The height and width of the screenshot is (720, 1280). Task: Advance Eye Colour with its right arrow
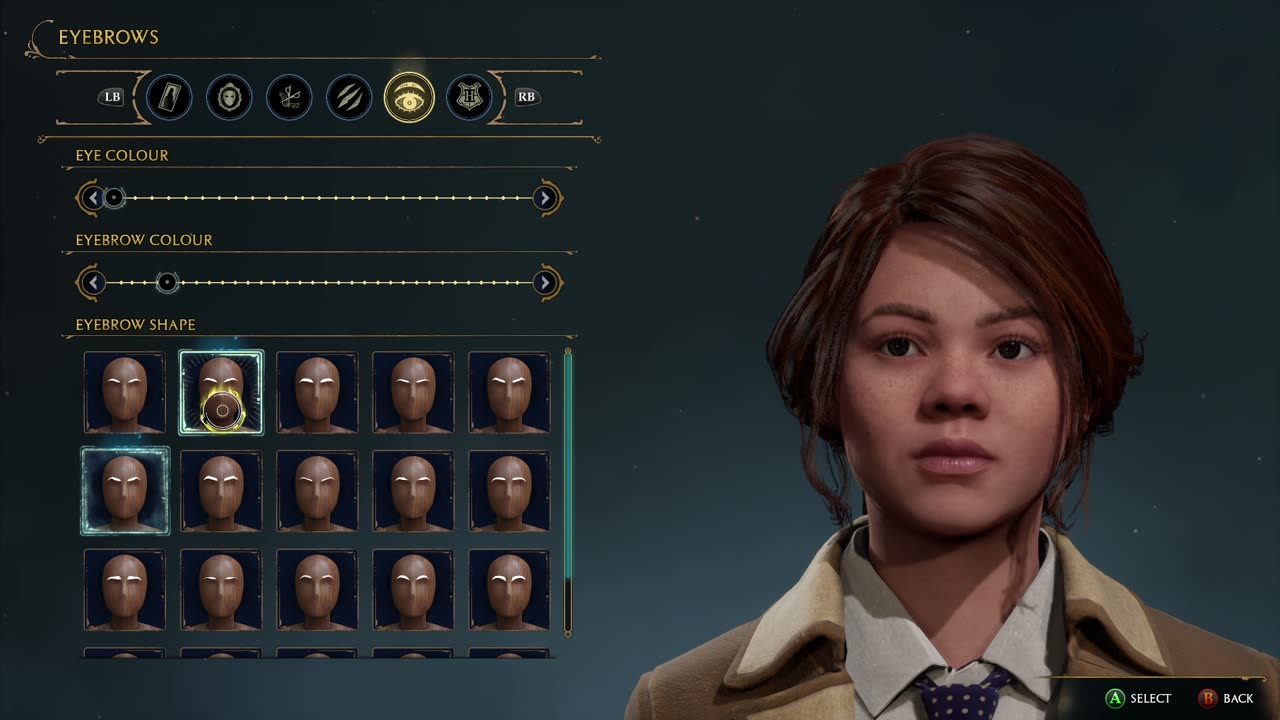545,198
